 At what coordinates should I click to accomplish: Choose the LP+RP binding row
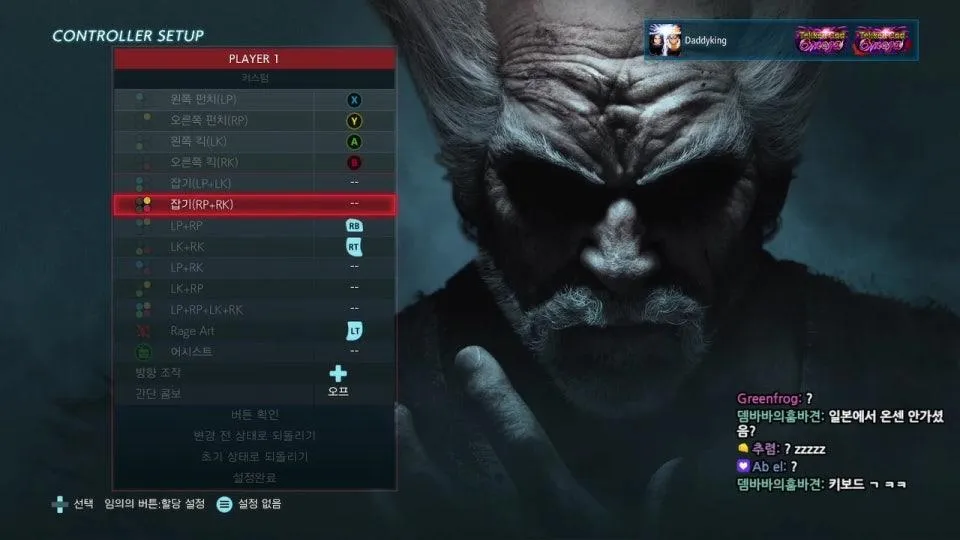254,225
